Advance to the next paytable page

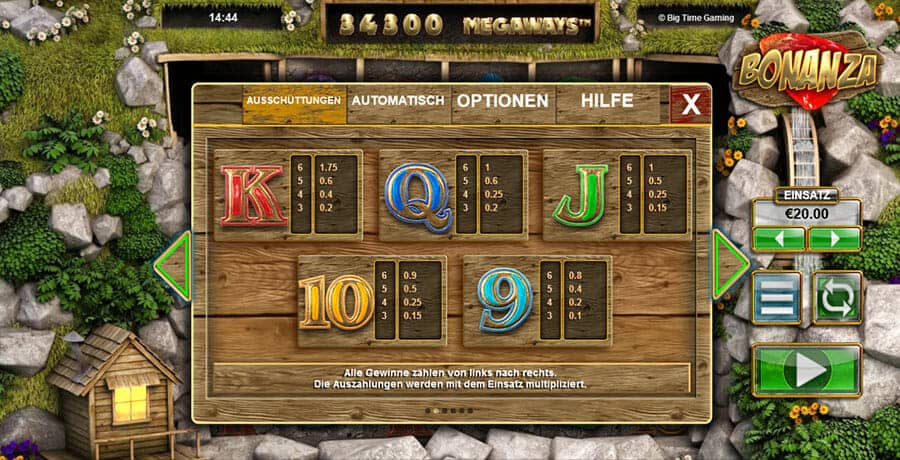(729, 264)
